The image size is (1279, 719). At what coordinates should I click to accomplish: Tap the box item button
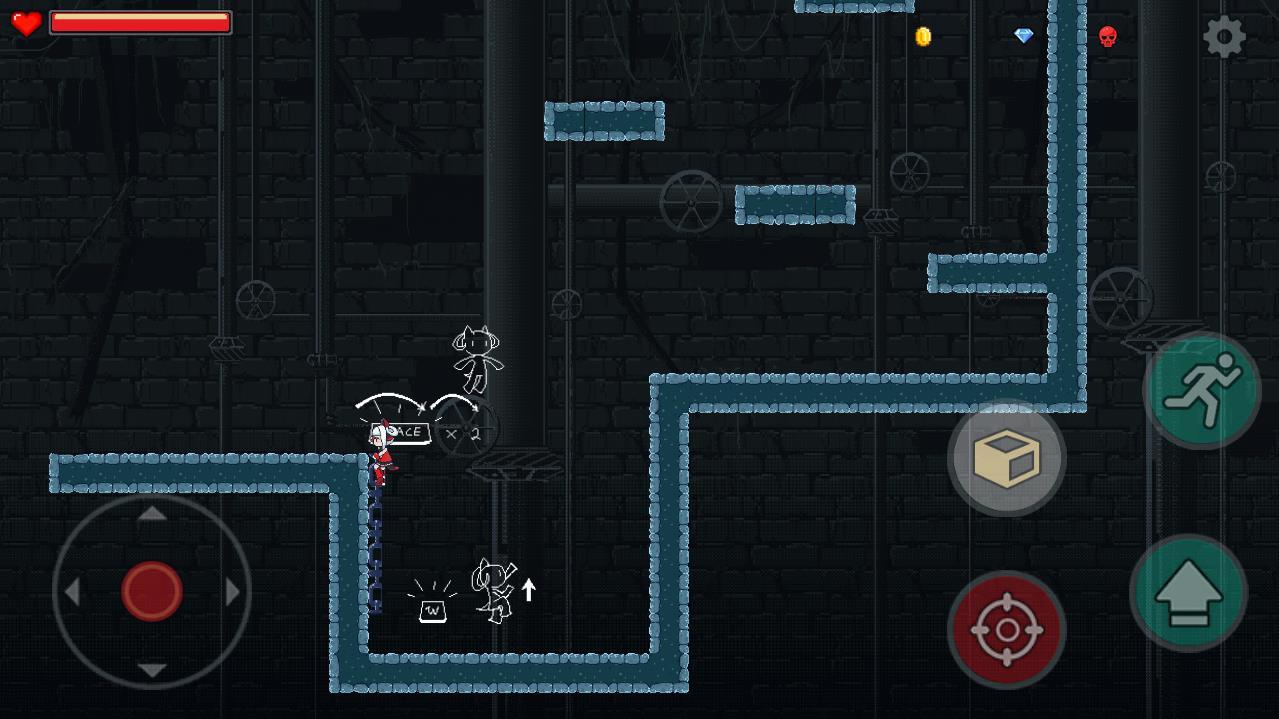pos(1006,458)
